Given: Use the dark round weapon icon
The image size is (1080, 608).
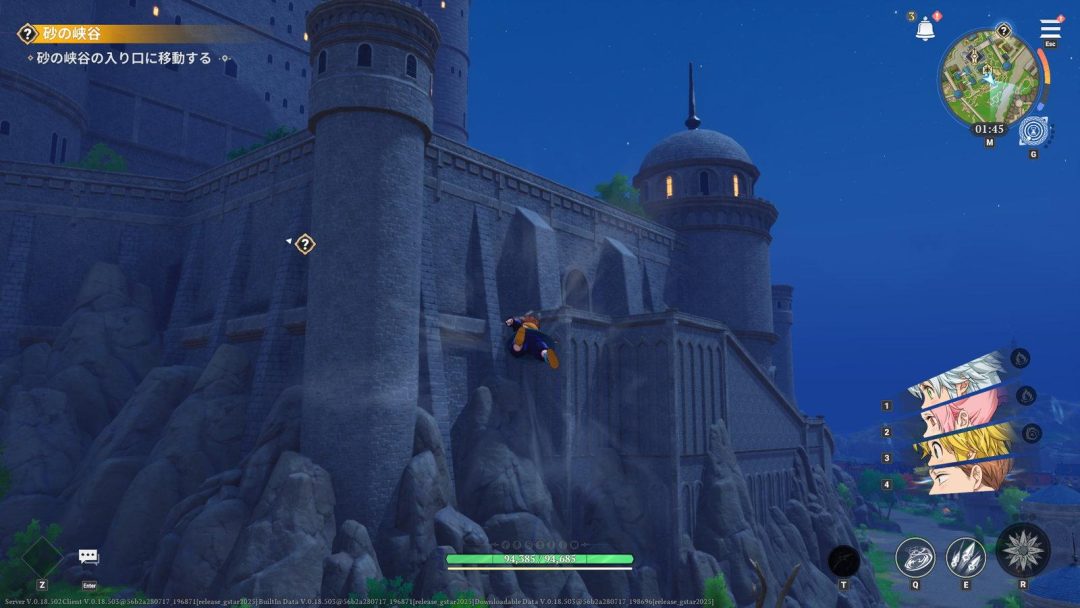Looking at the screenshot, I should (843, 560).
